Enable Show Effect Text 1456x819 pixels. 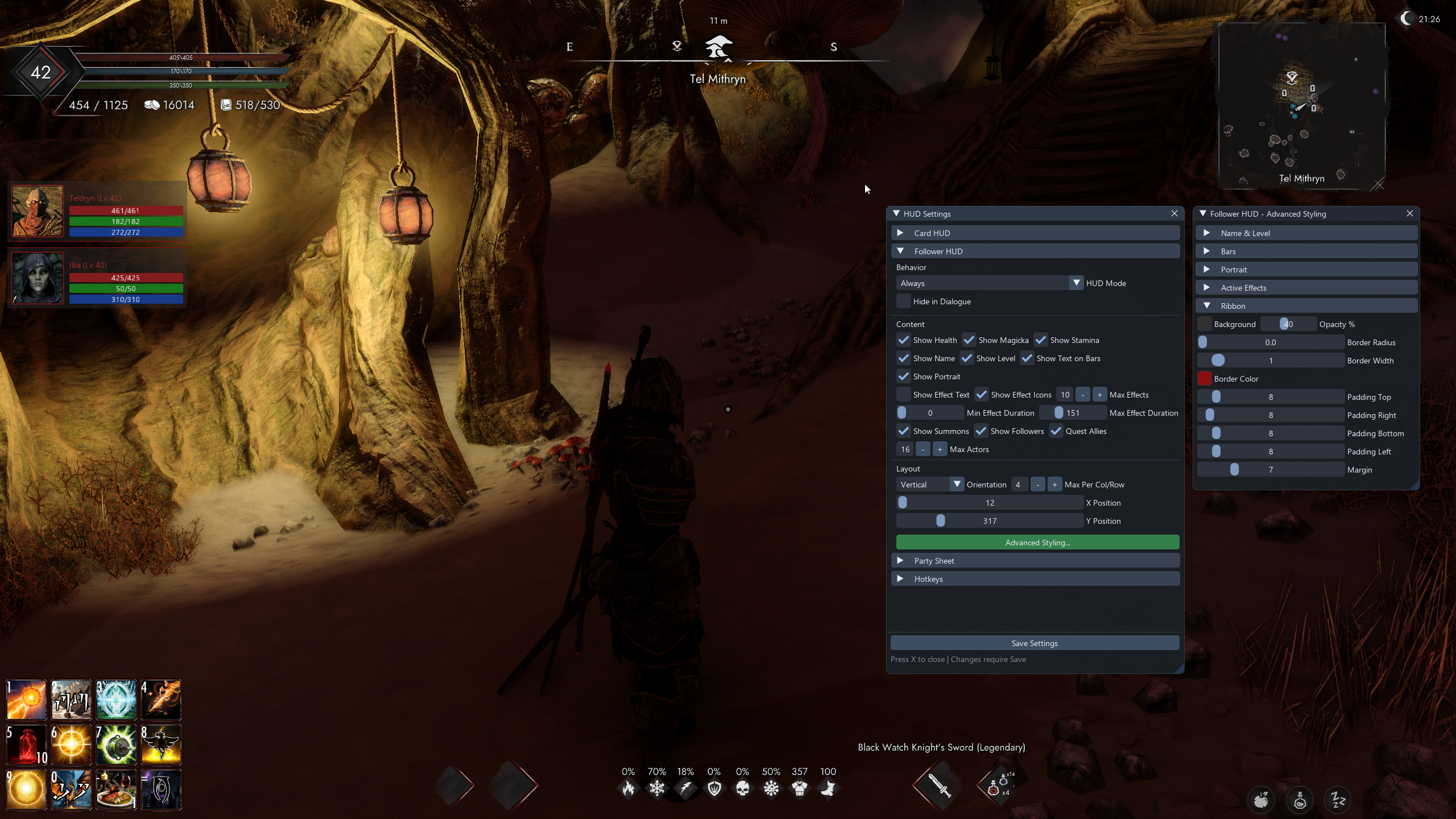point(903,395)
